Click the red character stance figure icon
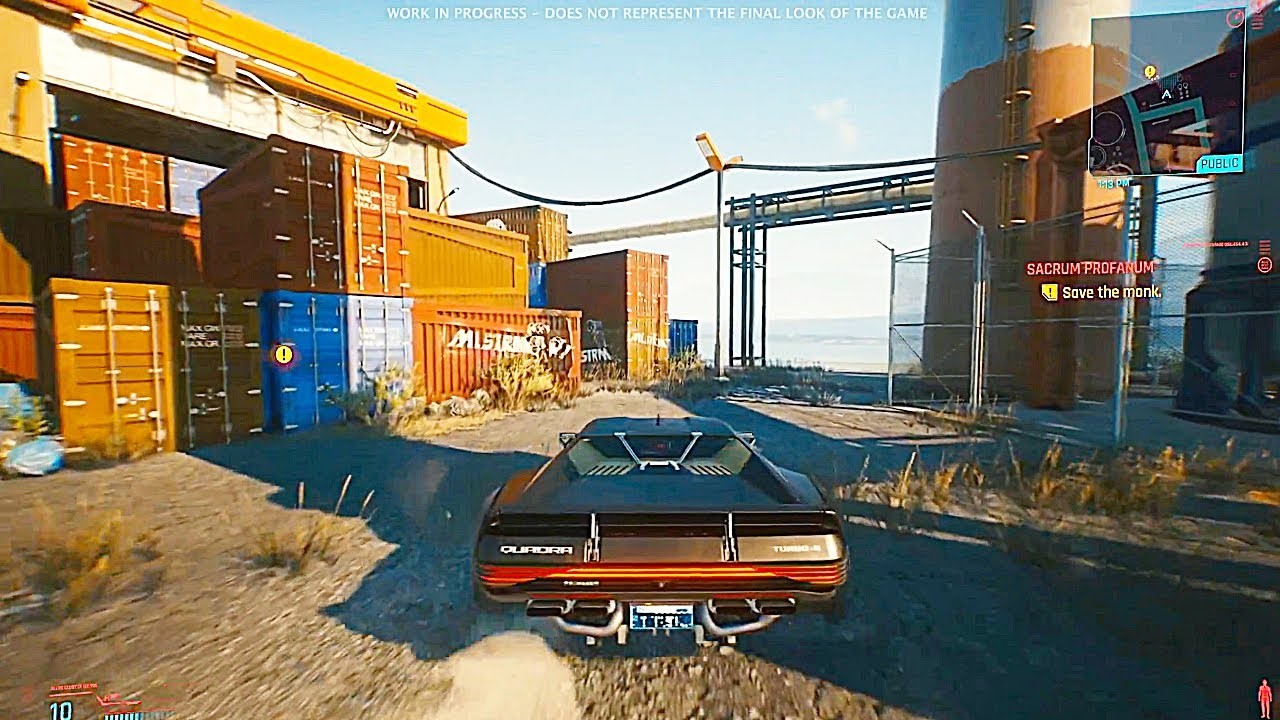 pos(1264,696)
